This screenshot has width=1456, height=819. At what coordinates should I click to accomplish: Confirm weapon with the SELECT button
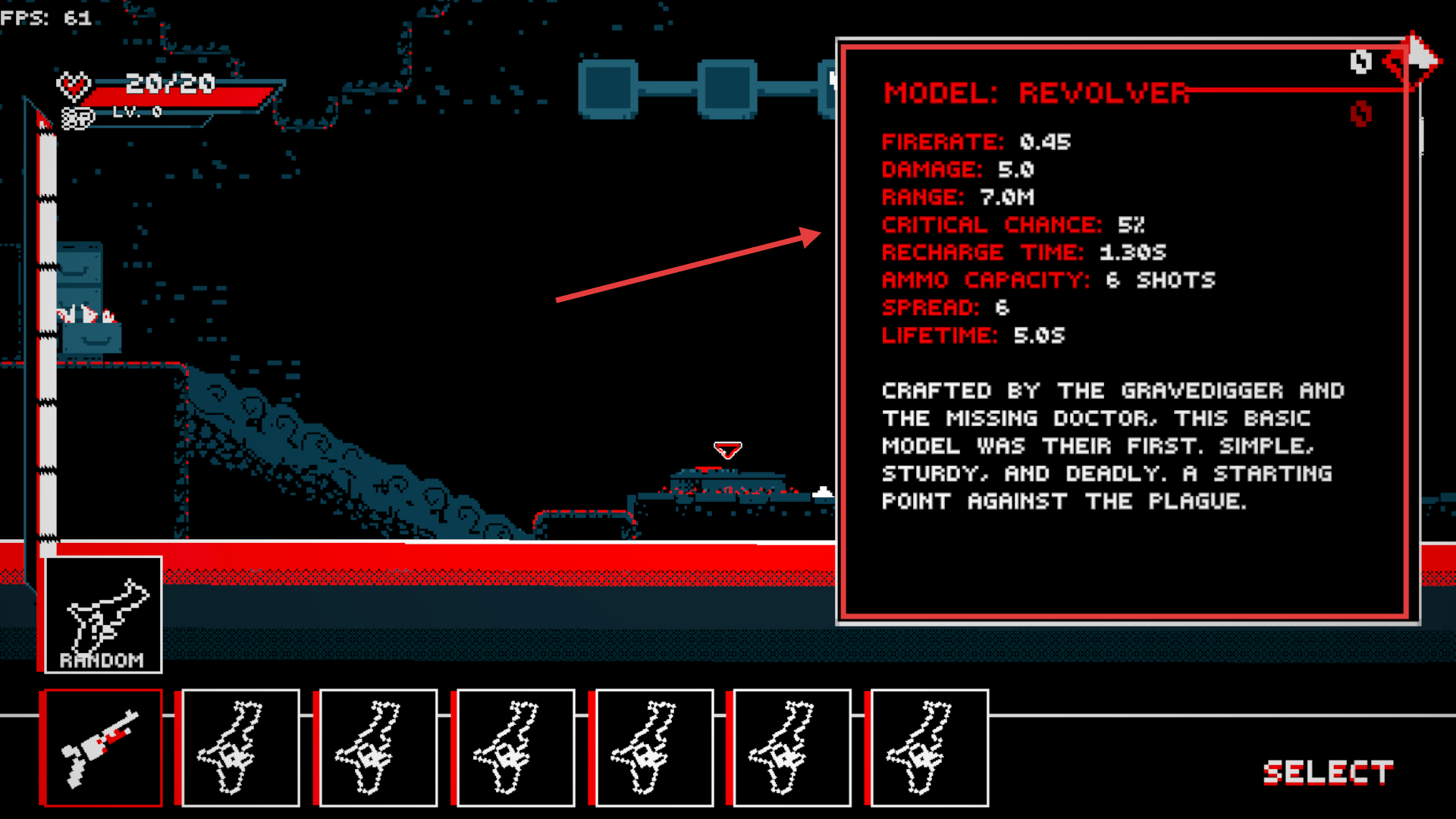point(1328,773)
